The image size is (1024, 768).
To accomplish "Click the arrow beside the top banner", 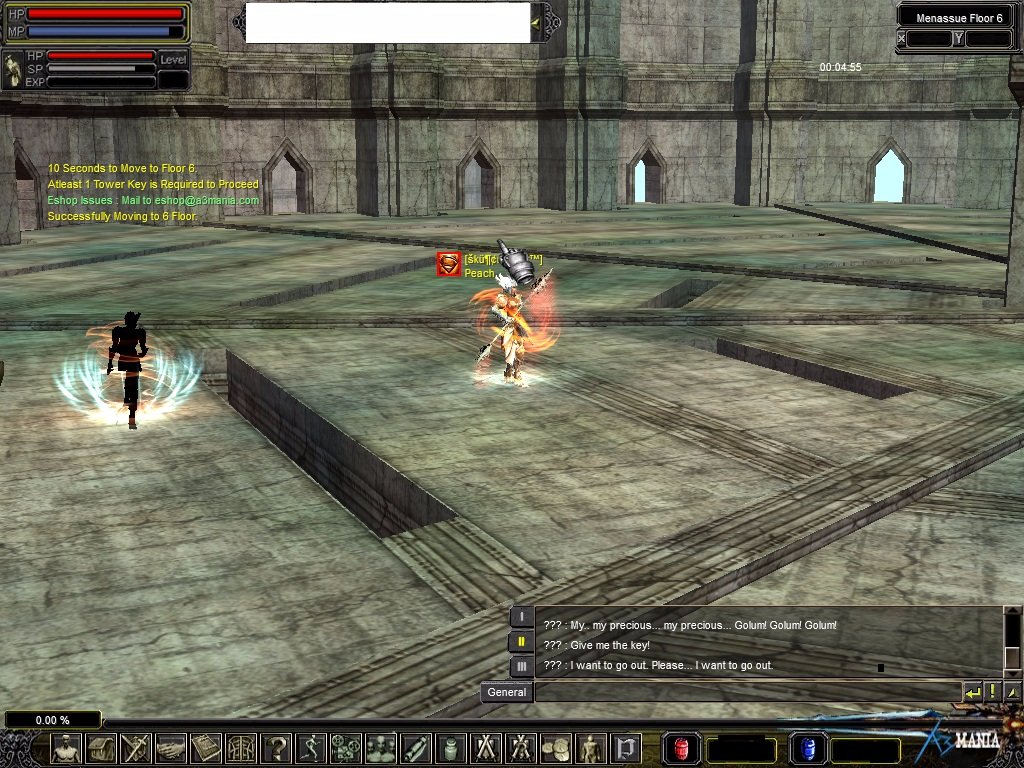I will 536,22.
